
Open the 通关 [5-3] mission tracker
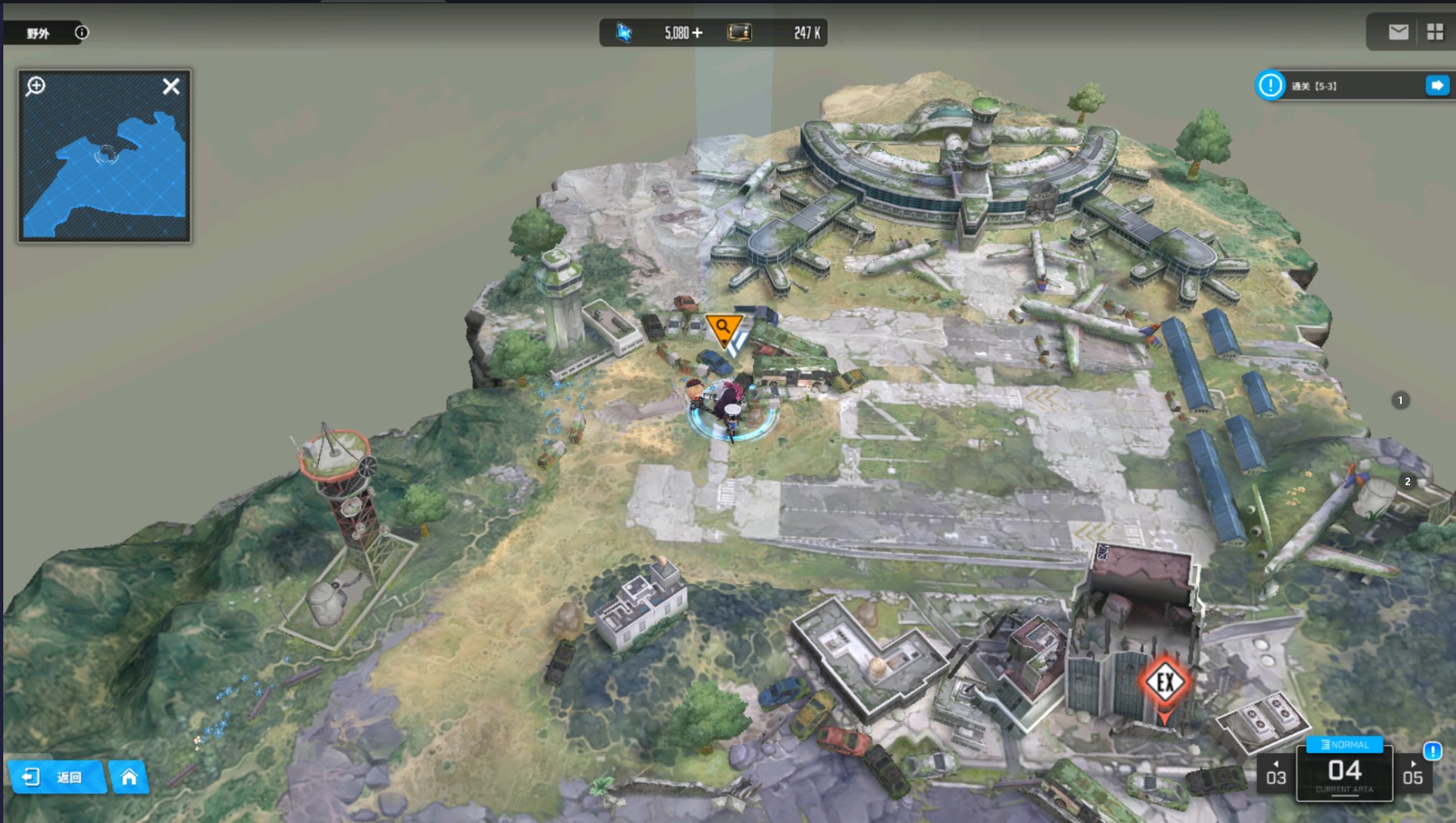(1340, 86)
